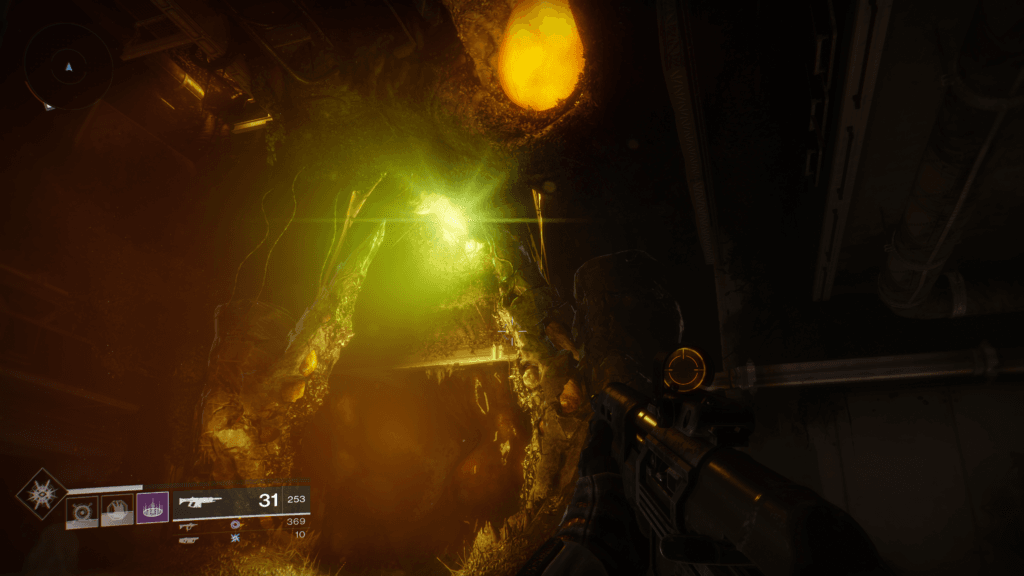Viewport: 1024px width, 576px height.
Task: Choose the third heavy weapon silhouette
Action: (x=188, y=539)
